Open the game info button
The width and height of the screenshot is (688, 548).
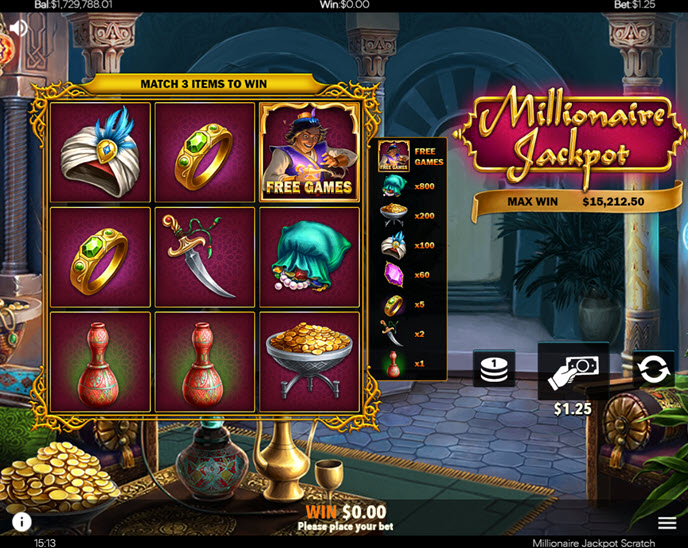pos(21,521)
